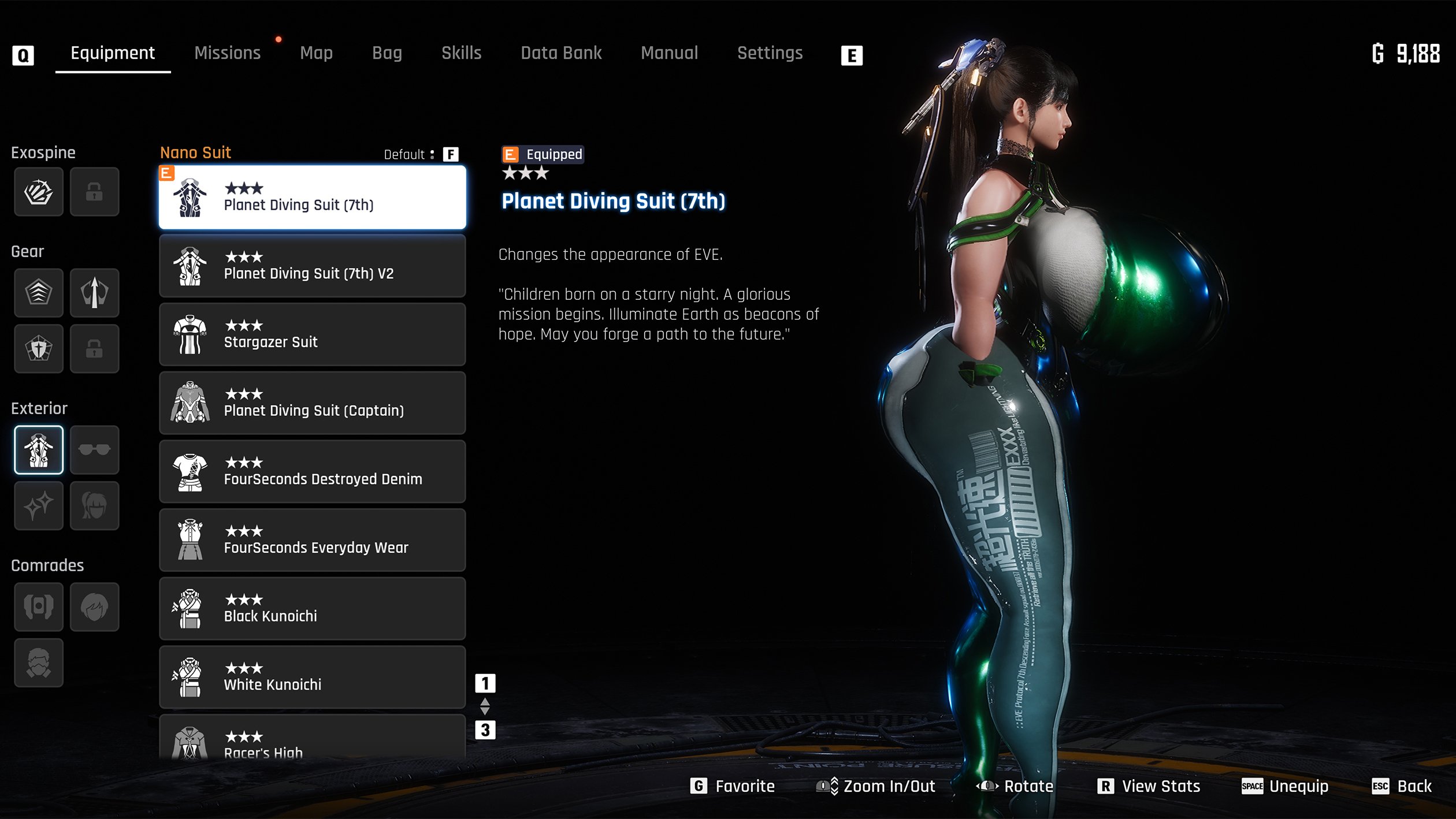Image resolution: width=1456 pixels, height=819 pixels.
Task: Select Planet Diving Suit (7th) V2
Action: [x=312, y=266]
